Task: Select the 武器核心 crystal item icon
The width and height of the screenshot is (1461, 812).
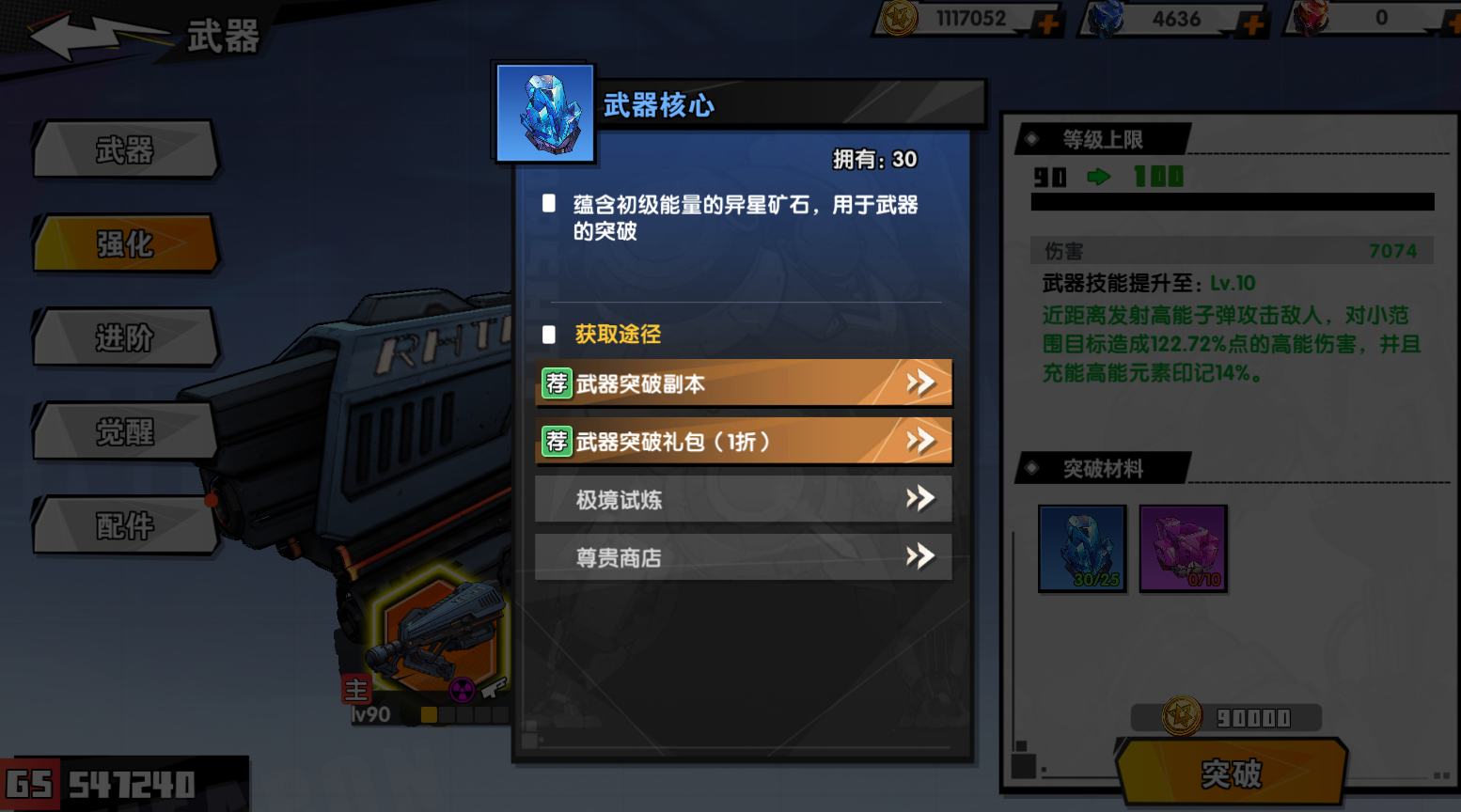Action: click(x=543, y=111)
